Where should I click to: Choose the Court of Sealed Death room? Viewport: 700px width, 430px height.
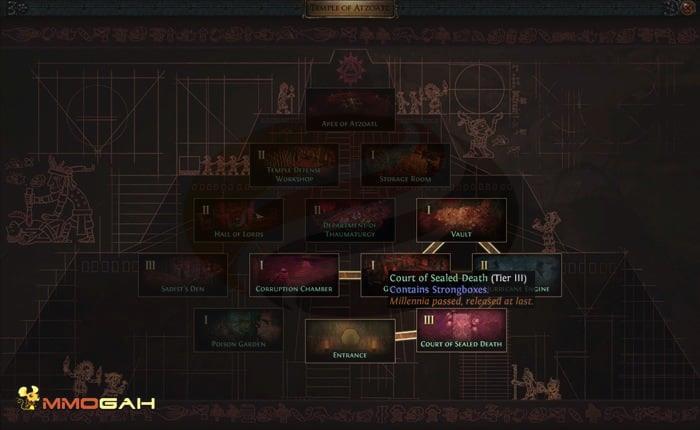tap(461, 330)
